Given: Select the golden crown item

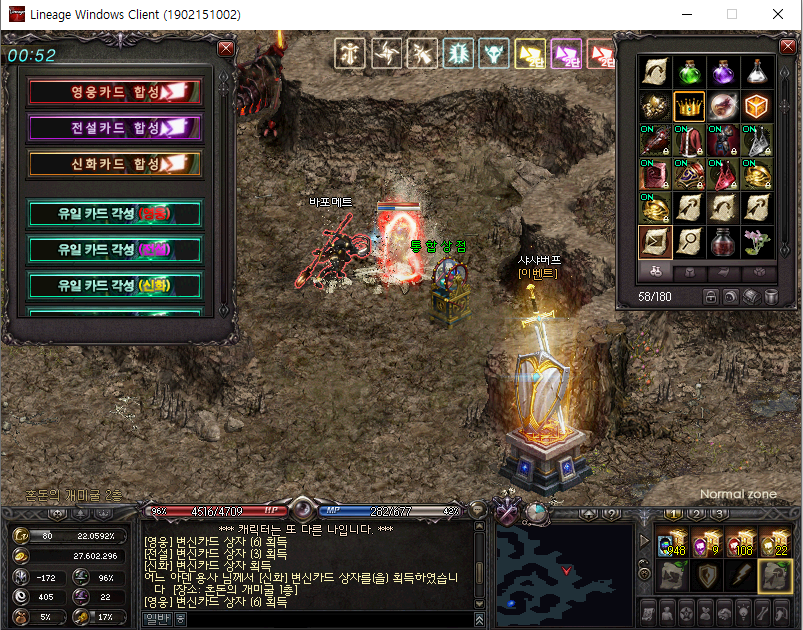Looking at the screenshot, I should coord(689,106).
